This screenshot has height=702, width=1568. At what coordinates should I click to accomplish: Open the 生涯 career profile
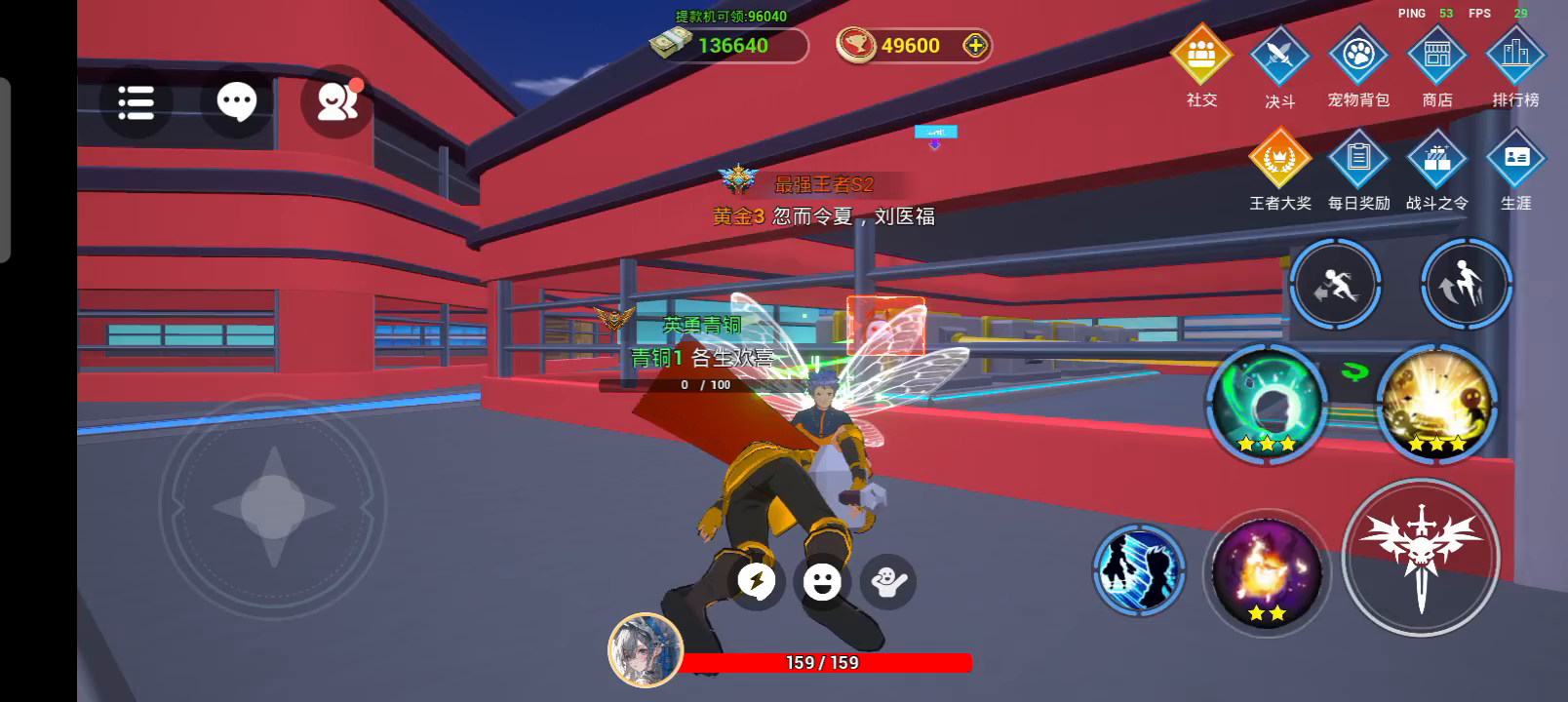coord(1515,159)
